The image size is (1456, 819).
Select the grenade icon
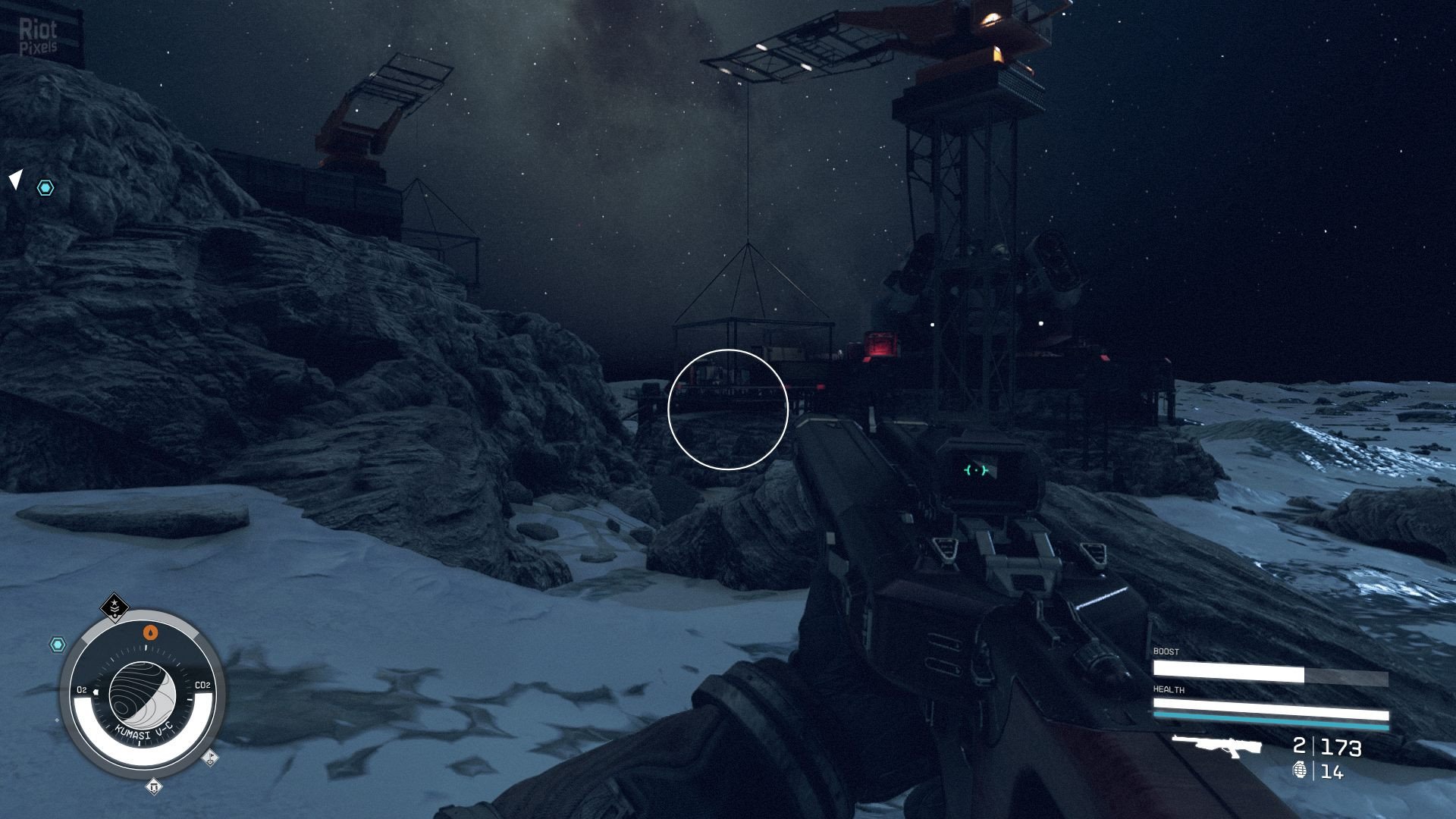click(x=1299, y=770)
